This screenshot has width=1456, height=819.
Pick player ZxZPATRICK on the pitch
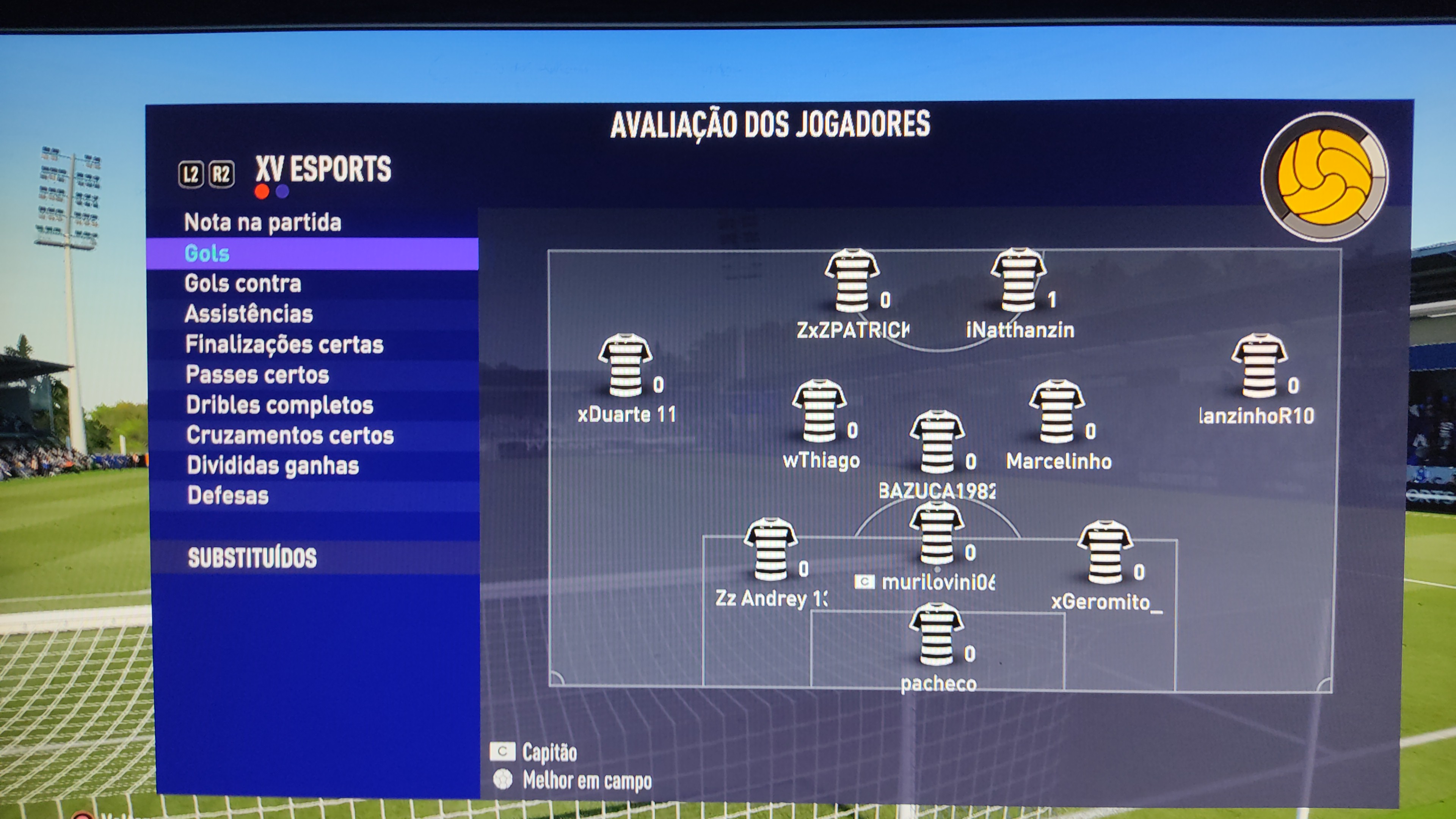click(x=851, y=281)
